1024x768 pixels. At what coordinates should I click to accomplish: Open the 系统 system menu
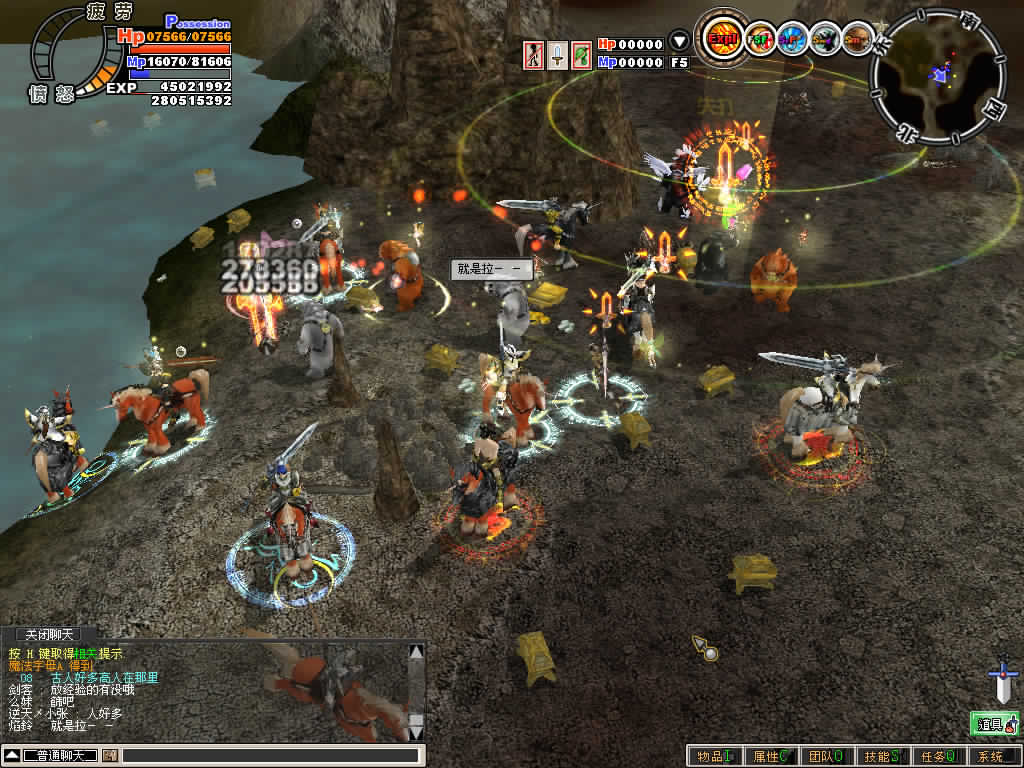pyautogui.click(x=992, y=757)
